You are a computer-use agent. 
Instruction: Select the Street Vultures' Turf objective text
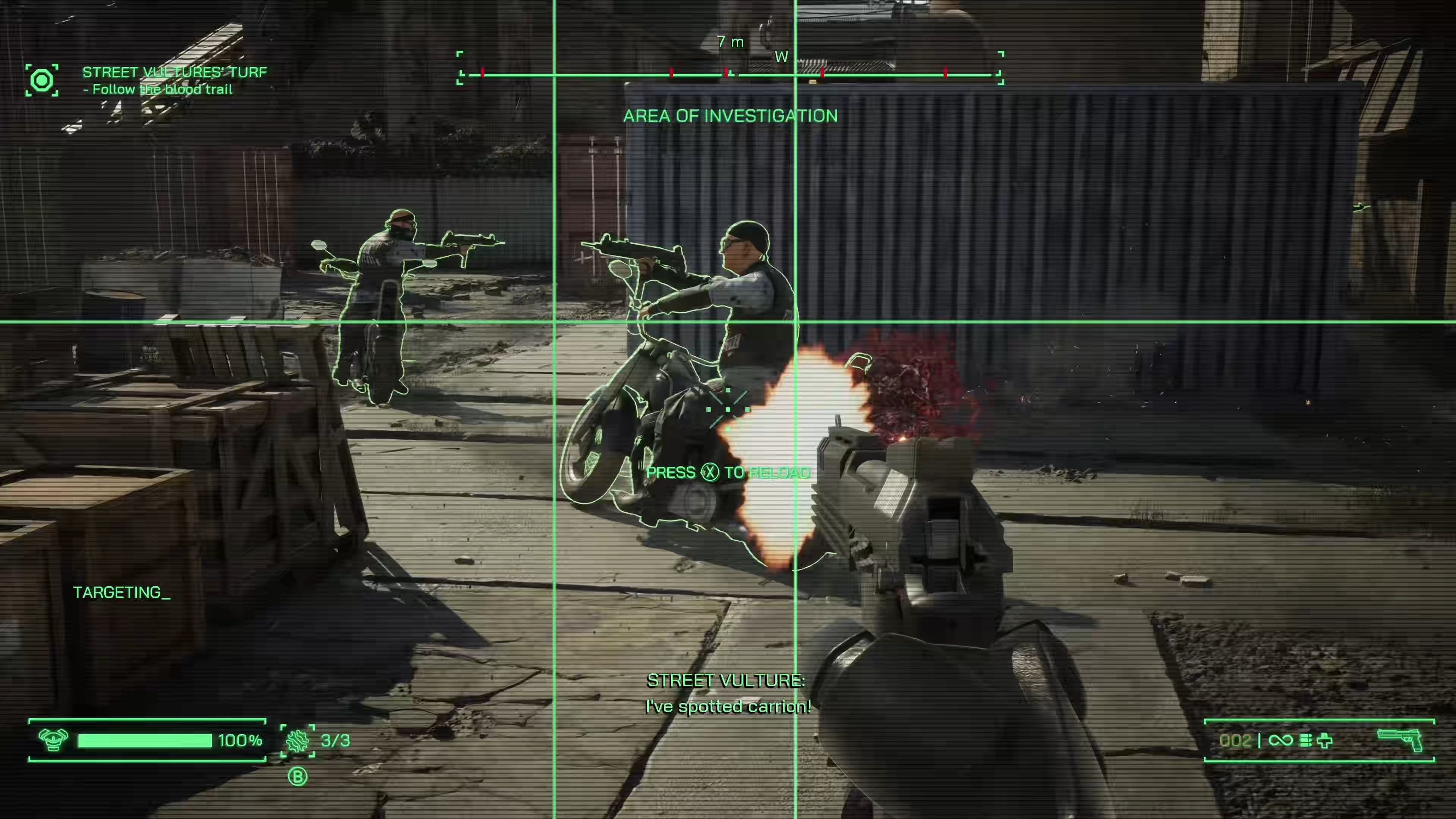[x=174, y=72]
